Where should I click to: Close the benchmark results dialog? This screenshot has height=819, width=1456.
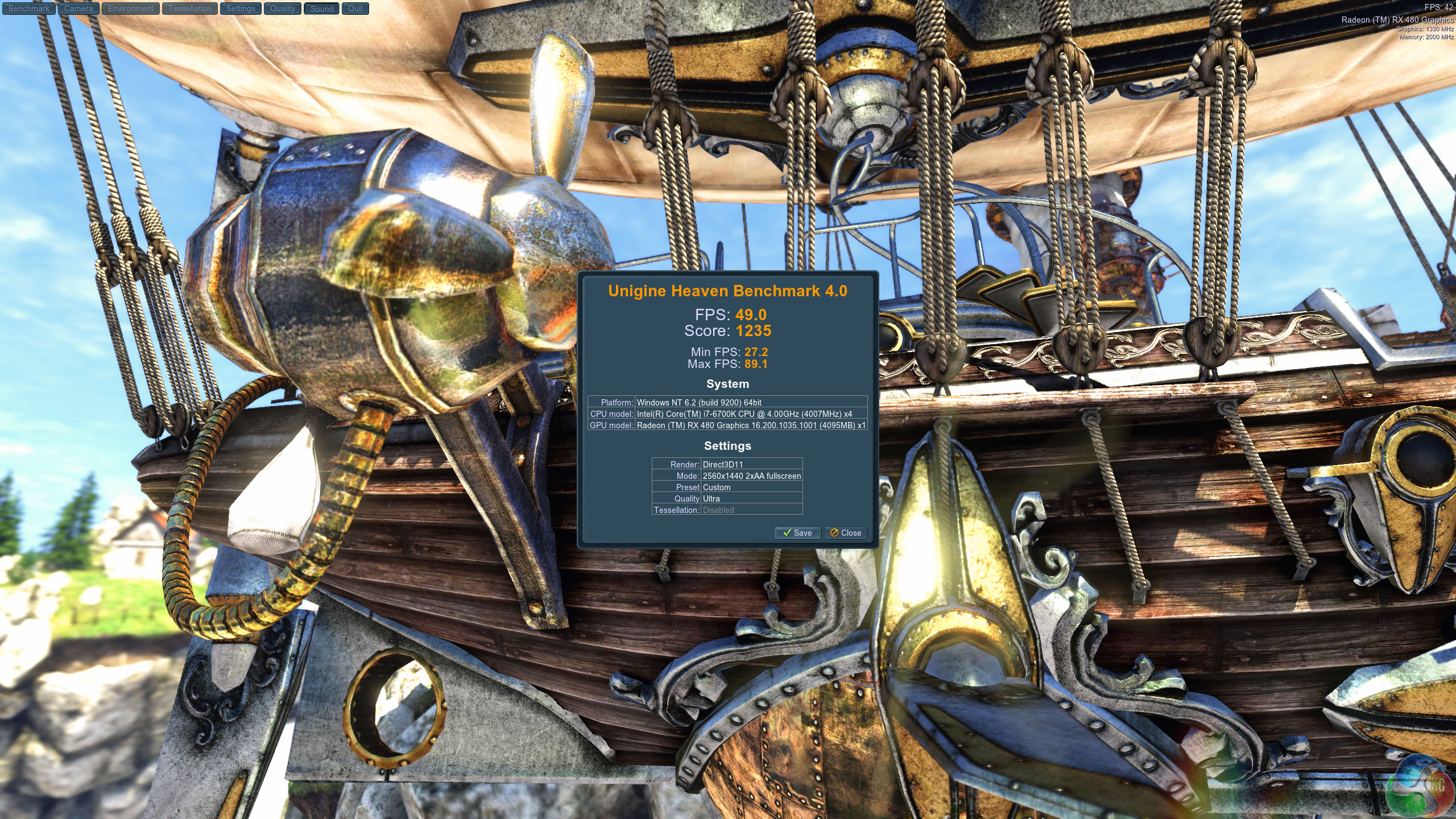pyautogui.click(x=846, y=533)
